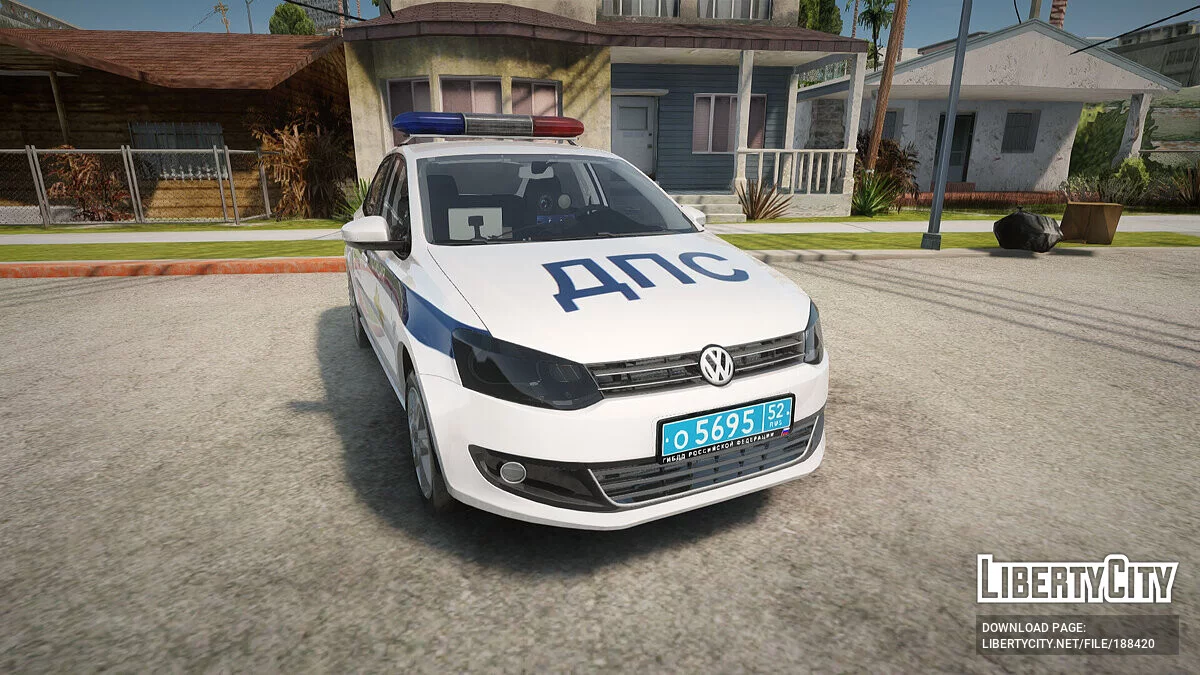1200x675 pixels.
Task: Click the LibertyCity logo watermark
Action: point(1077,579)
